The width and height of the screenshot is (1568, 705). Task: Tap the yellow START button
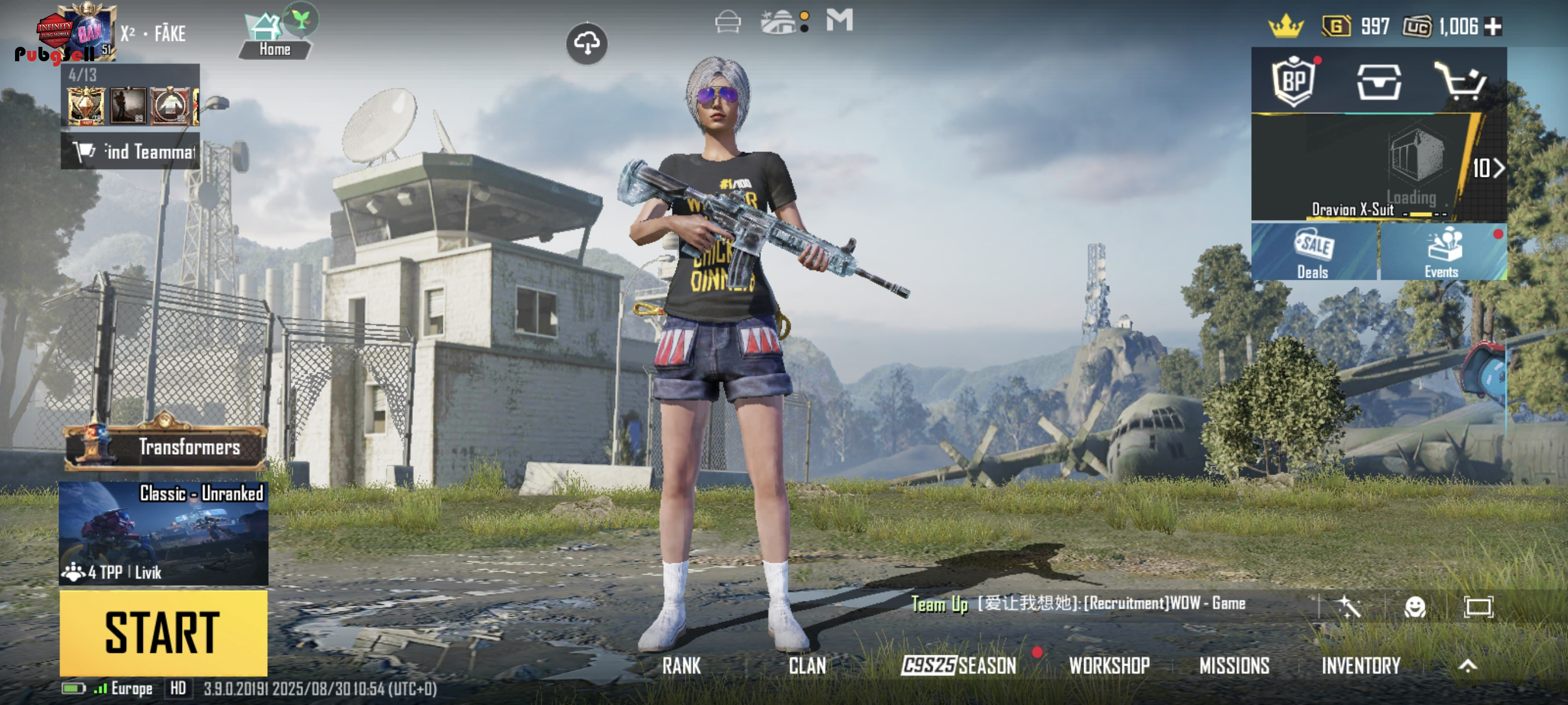163,633
